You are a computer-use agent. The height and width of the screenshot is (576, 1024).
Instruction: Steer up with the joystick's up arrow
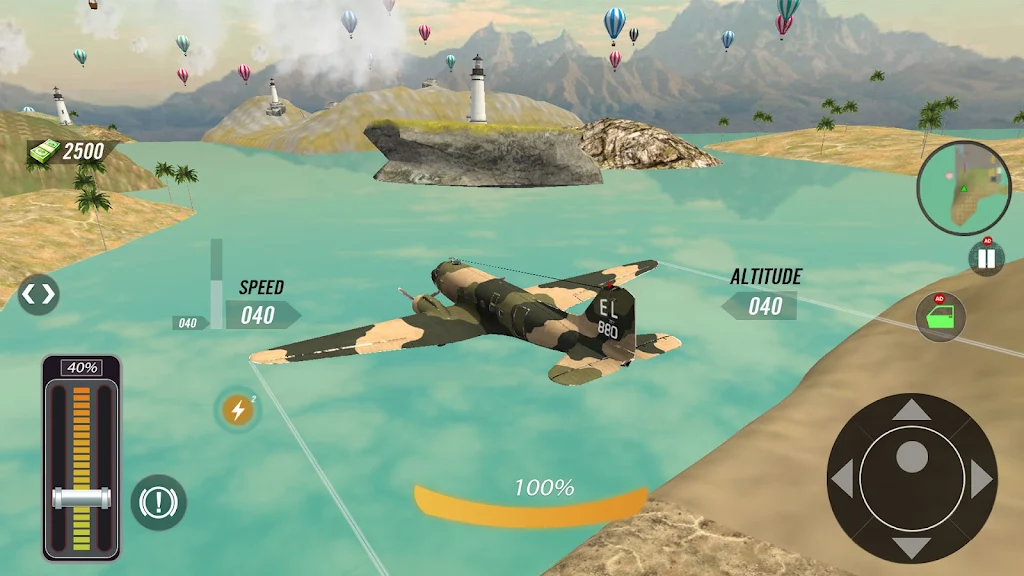(911, 409)
